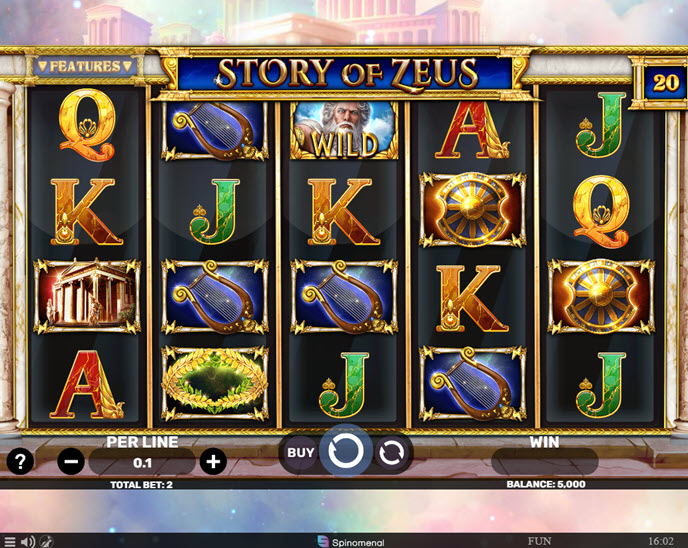The image size is (688, 548).
Task: Open the question mark help screen
Action: pos(20,461)
